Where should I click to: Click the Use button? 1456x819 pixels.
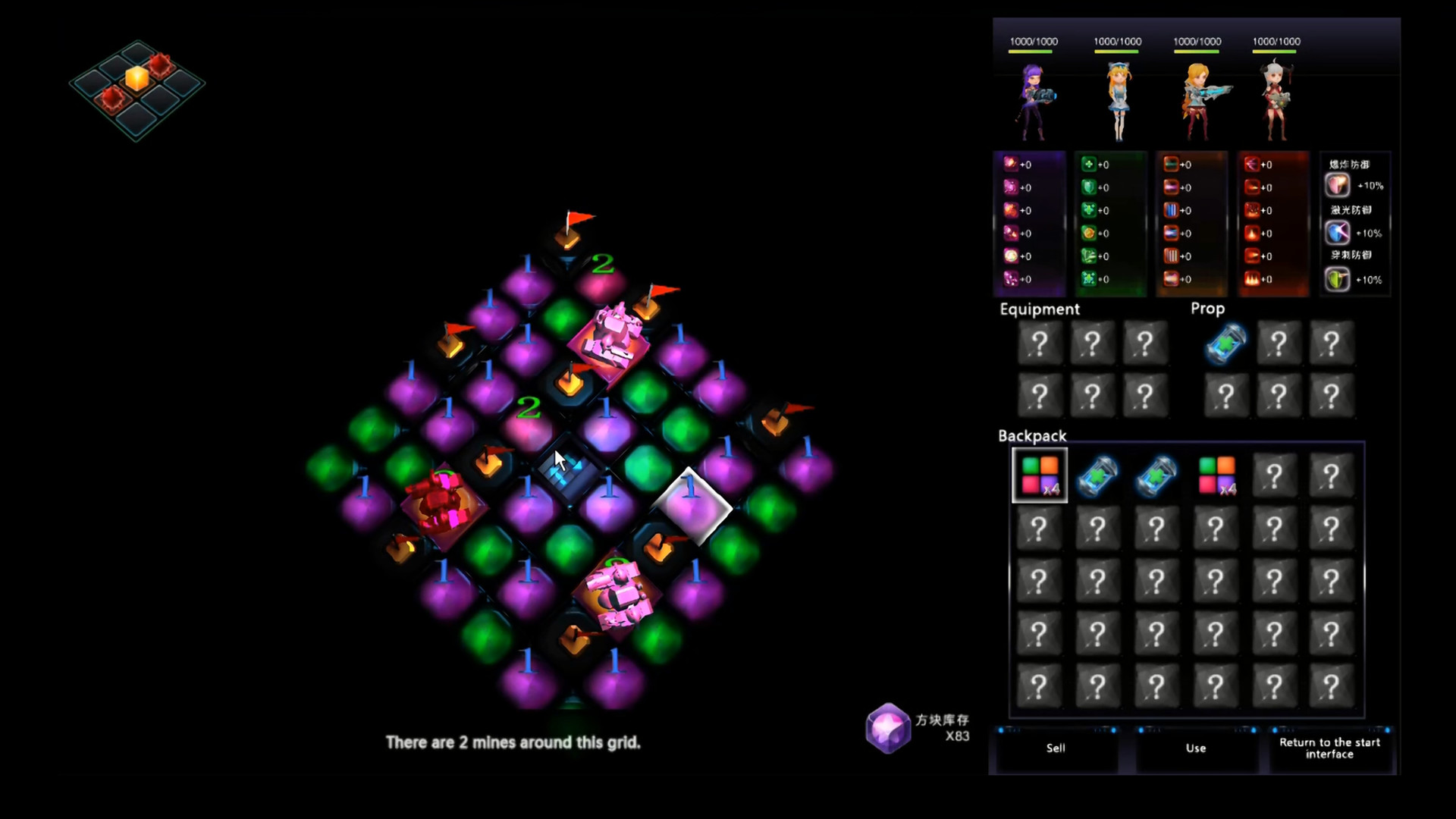[1196, 748]
